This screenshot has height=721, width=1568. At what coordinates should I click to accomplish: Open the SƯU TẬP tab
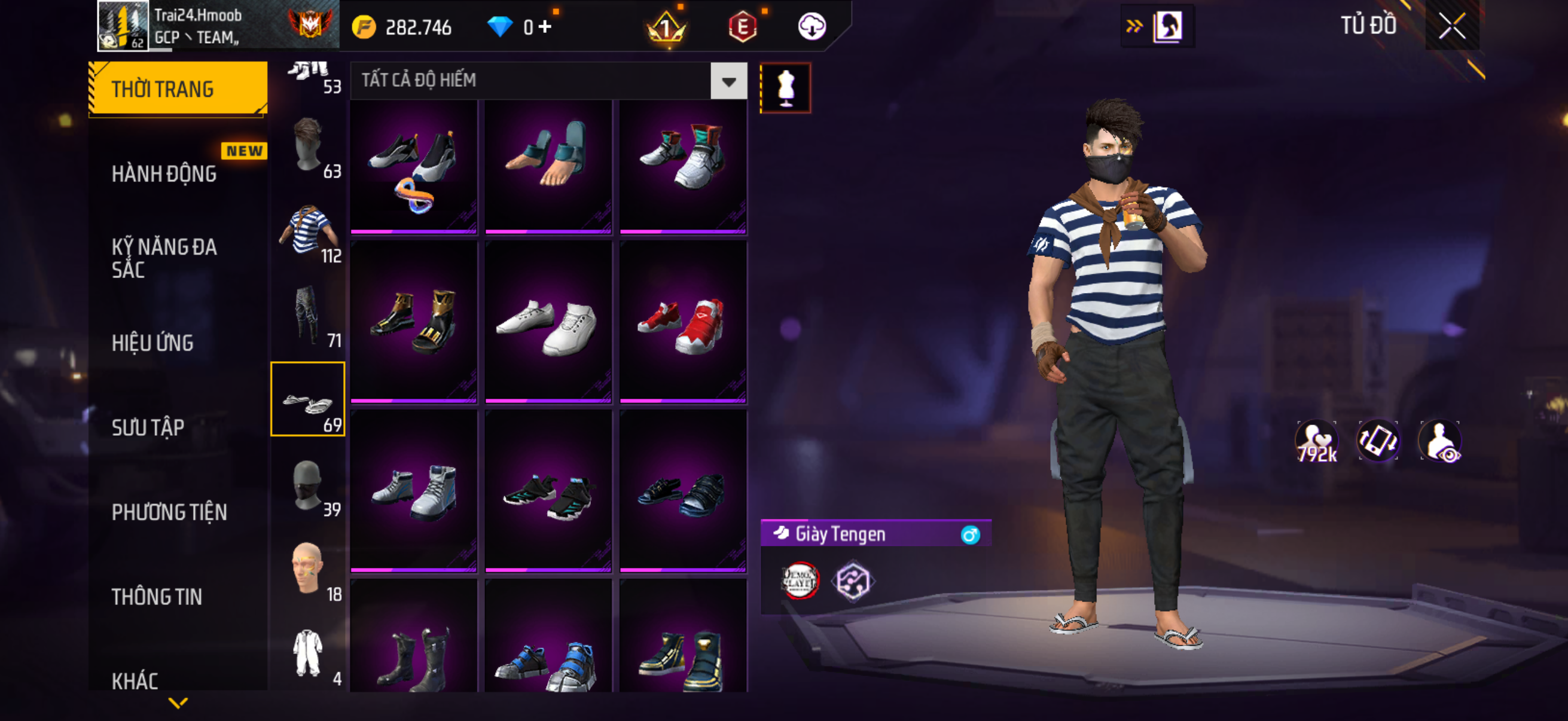(x=148, y=427)
